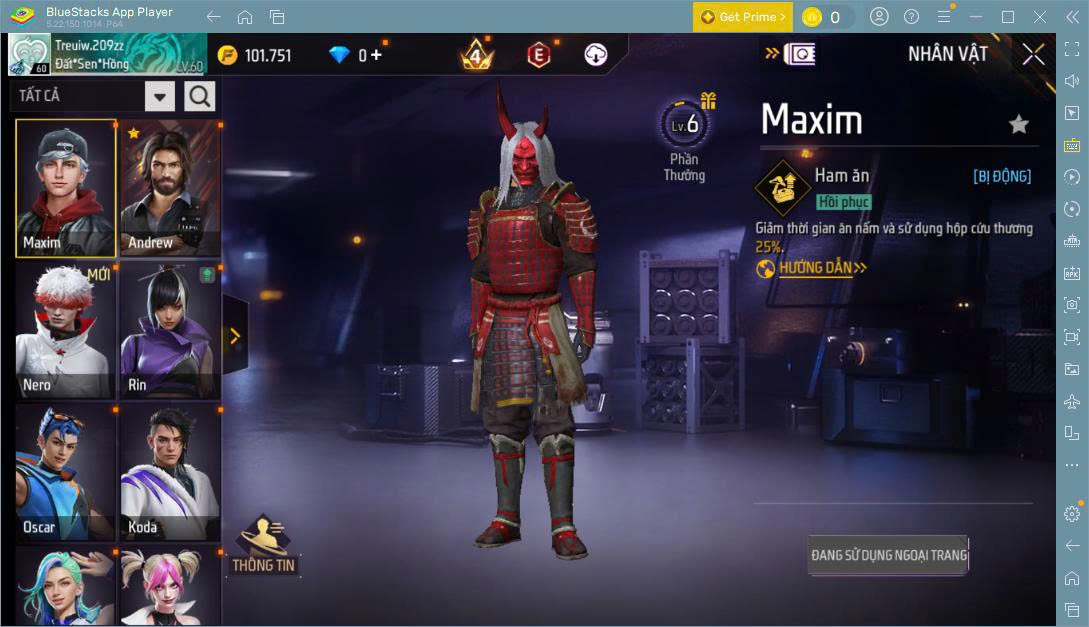Click the gold crown rank icon
The image size is (1089, 627).
[x=478, y=55]
